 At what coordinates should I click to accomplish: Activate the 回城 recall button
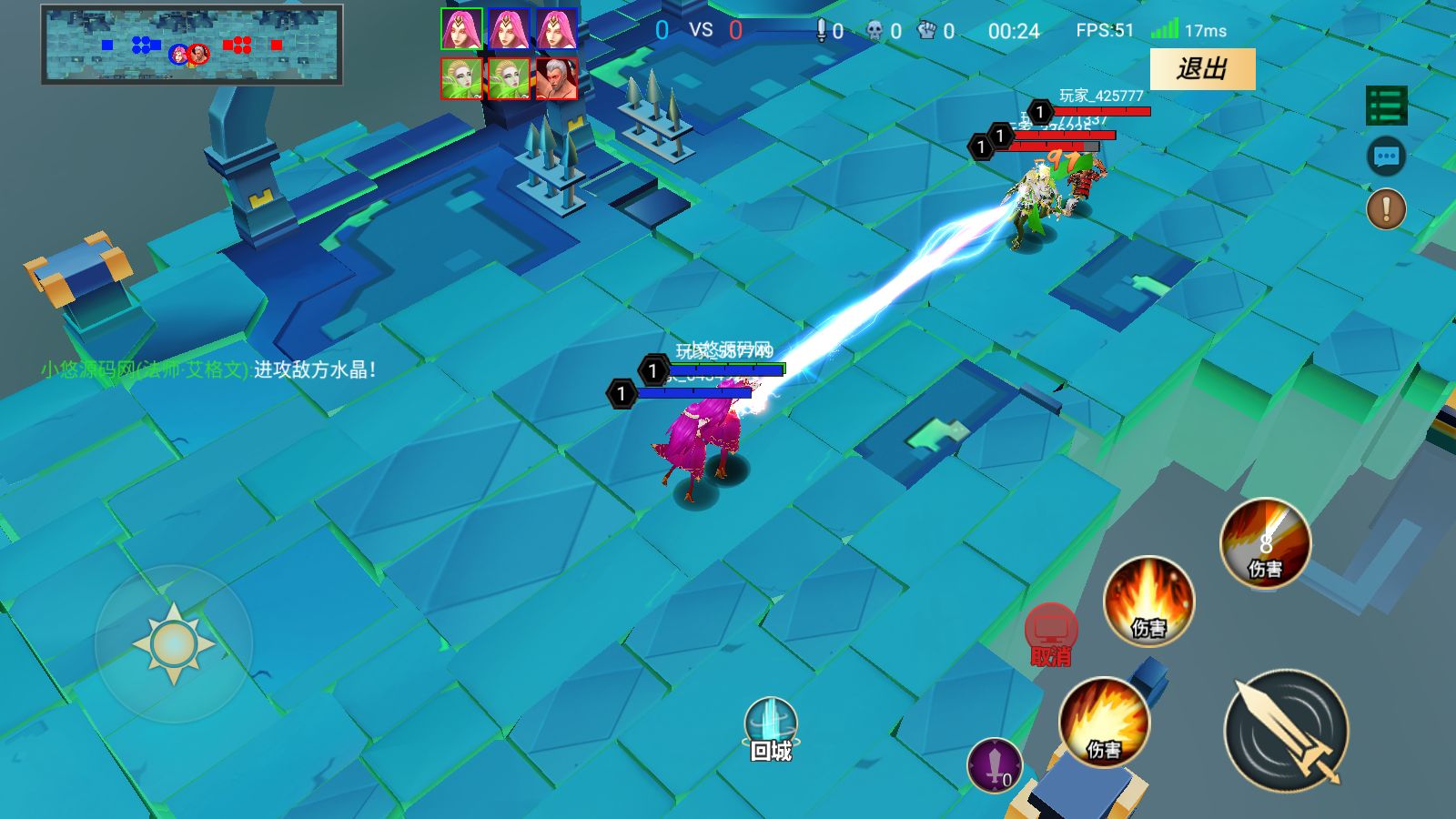tap(771, 729)
